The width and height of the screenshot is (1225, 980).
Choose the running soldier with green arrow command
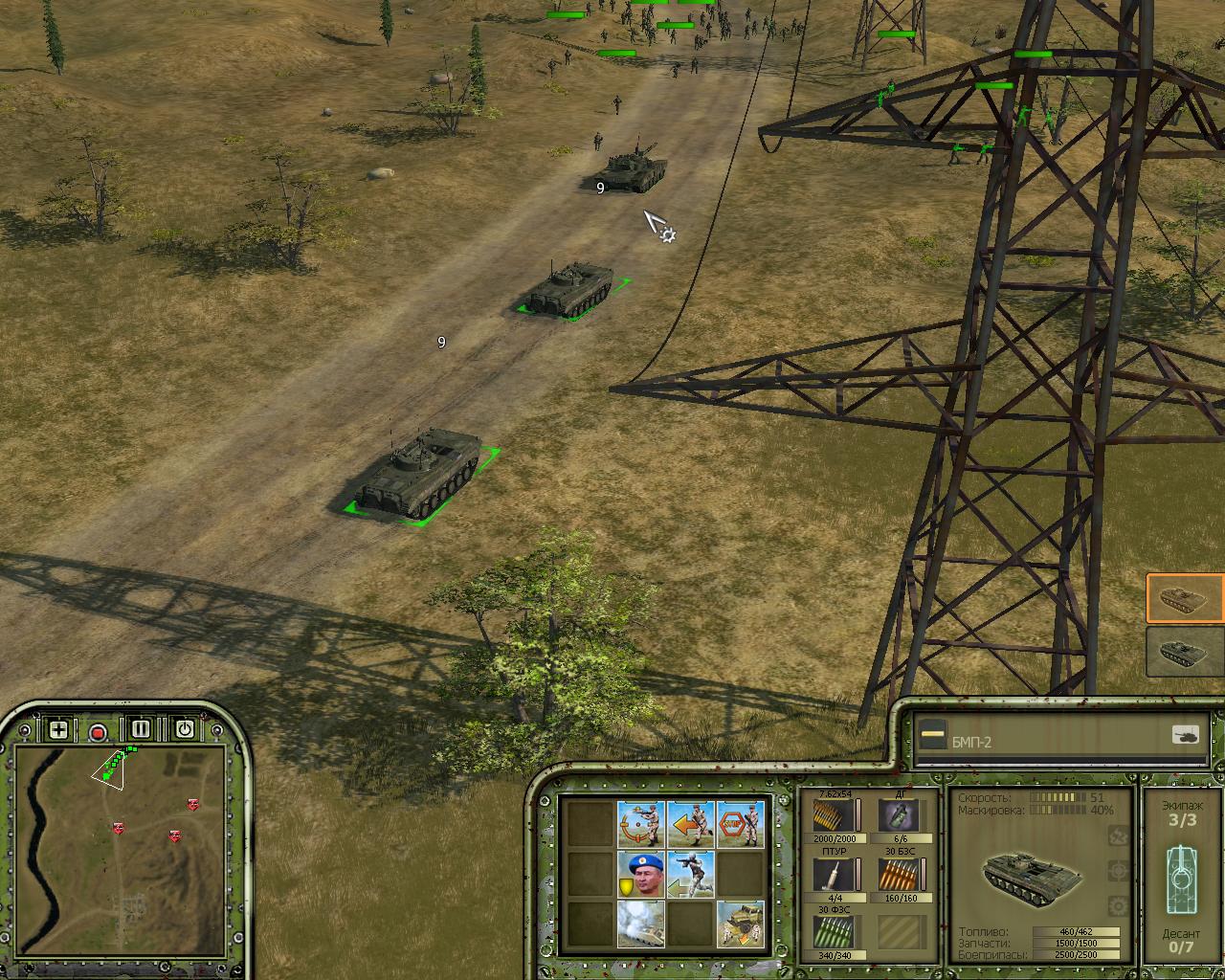[x=691, y=874]
